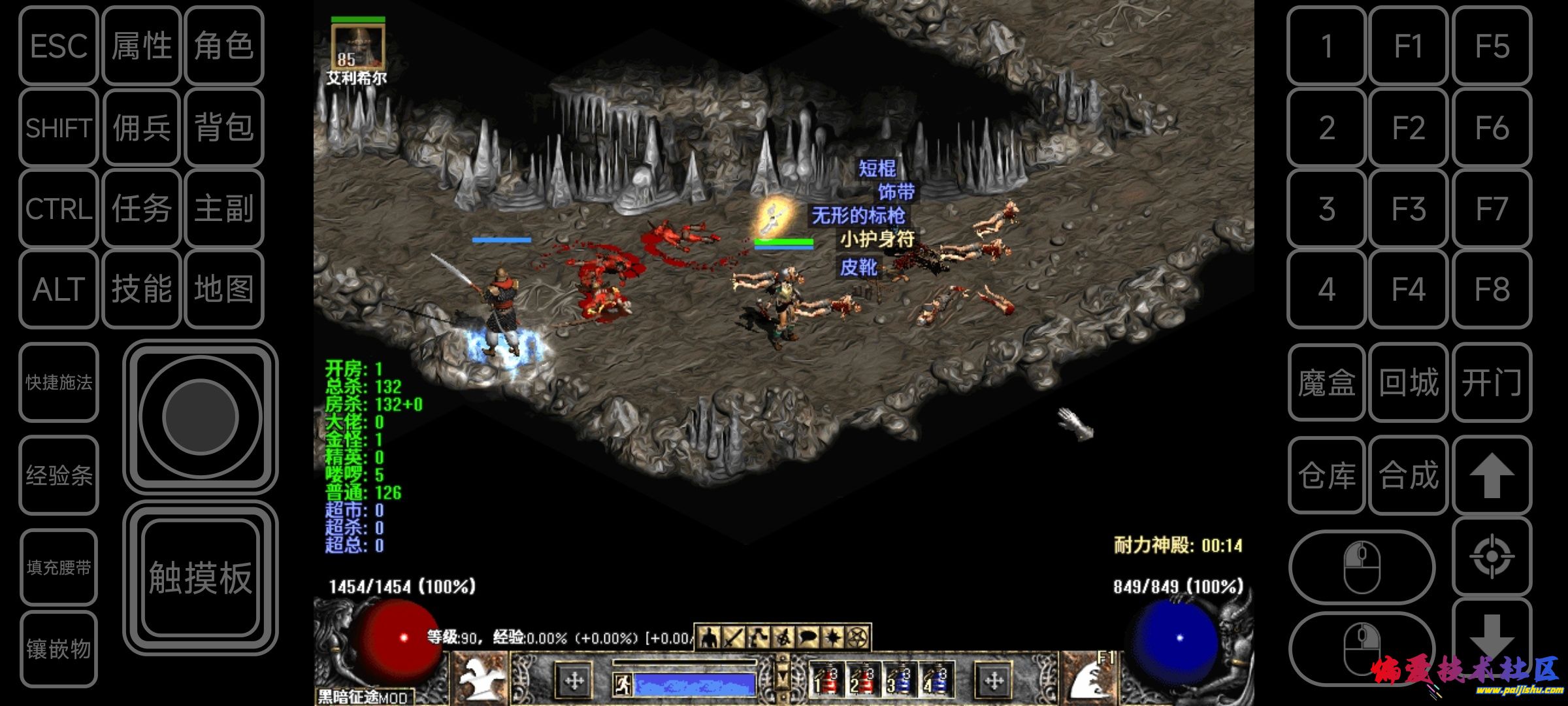
Task: Use the 回城 town portal button
Action: coord(1409,382)
